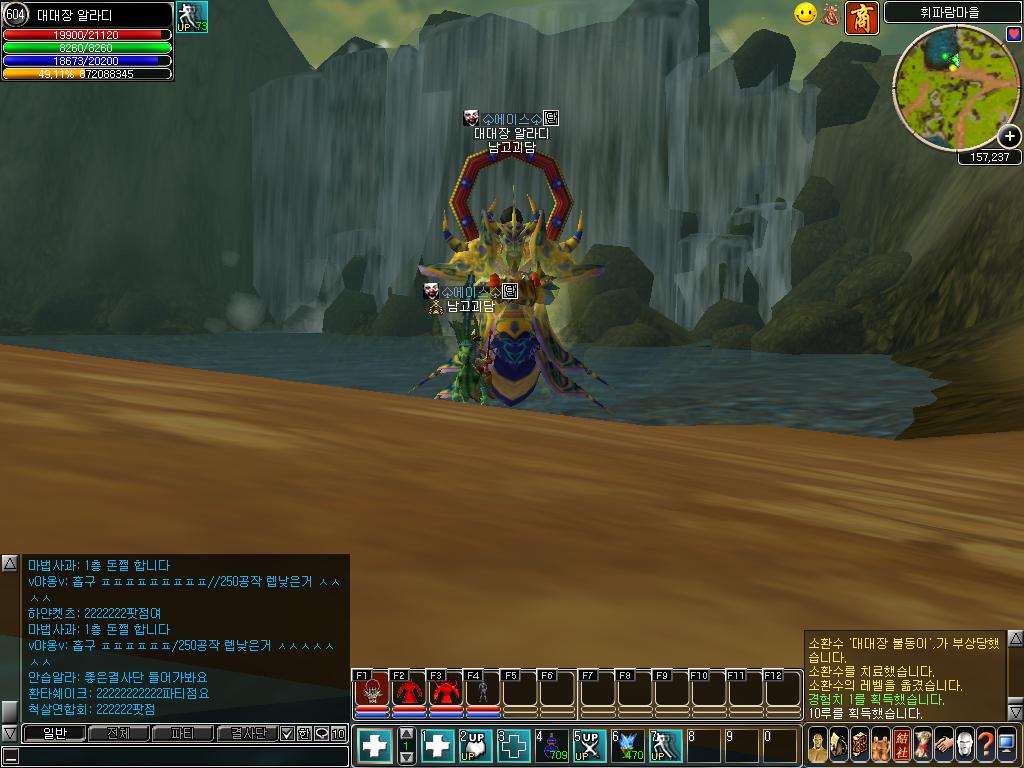The image size is (1024, 768).
Task: Click the red 結社 guild icon
Action: [x=902, y=745]
